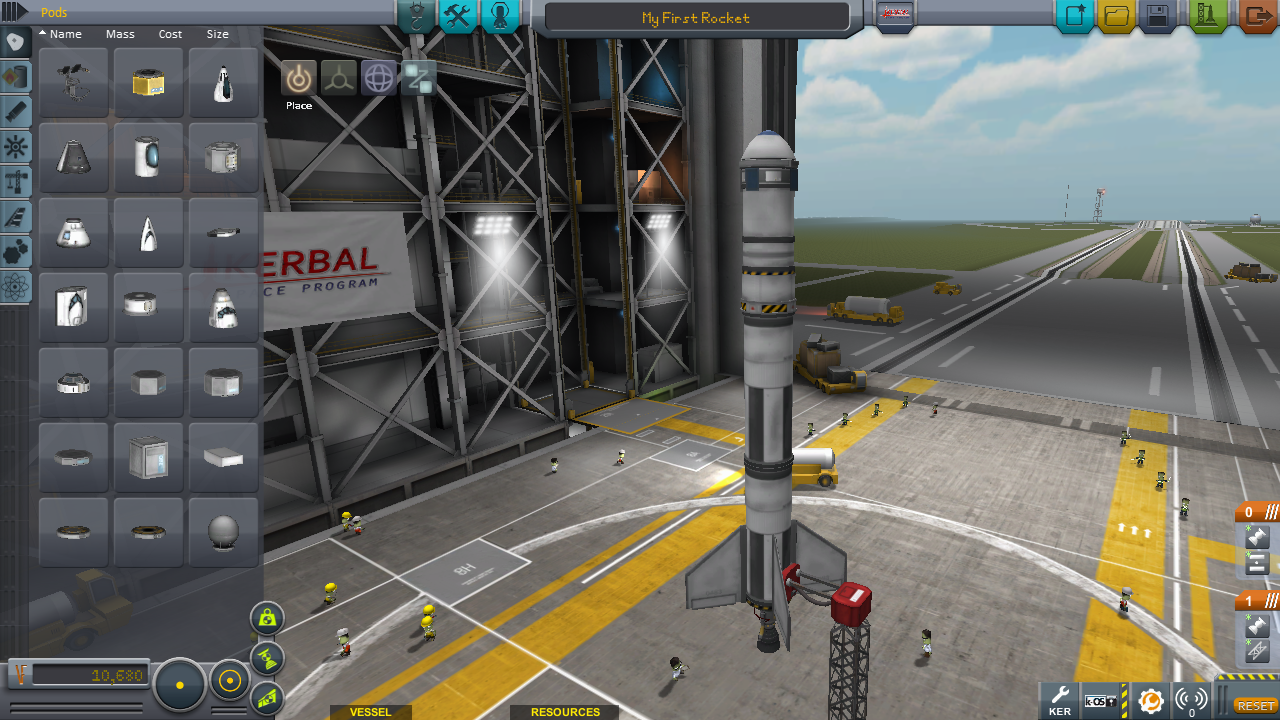Launch the vessel with the green launch button

1208,16
